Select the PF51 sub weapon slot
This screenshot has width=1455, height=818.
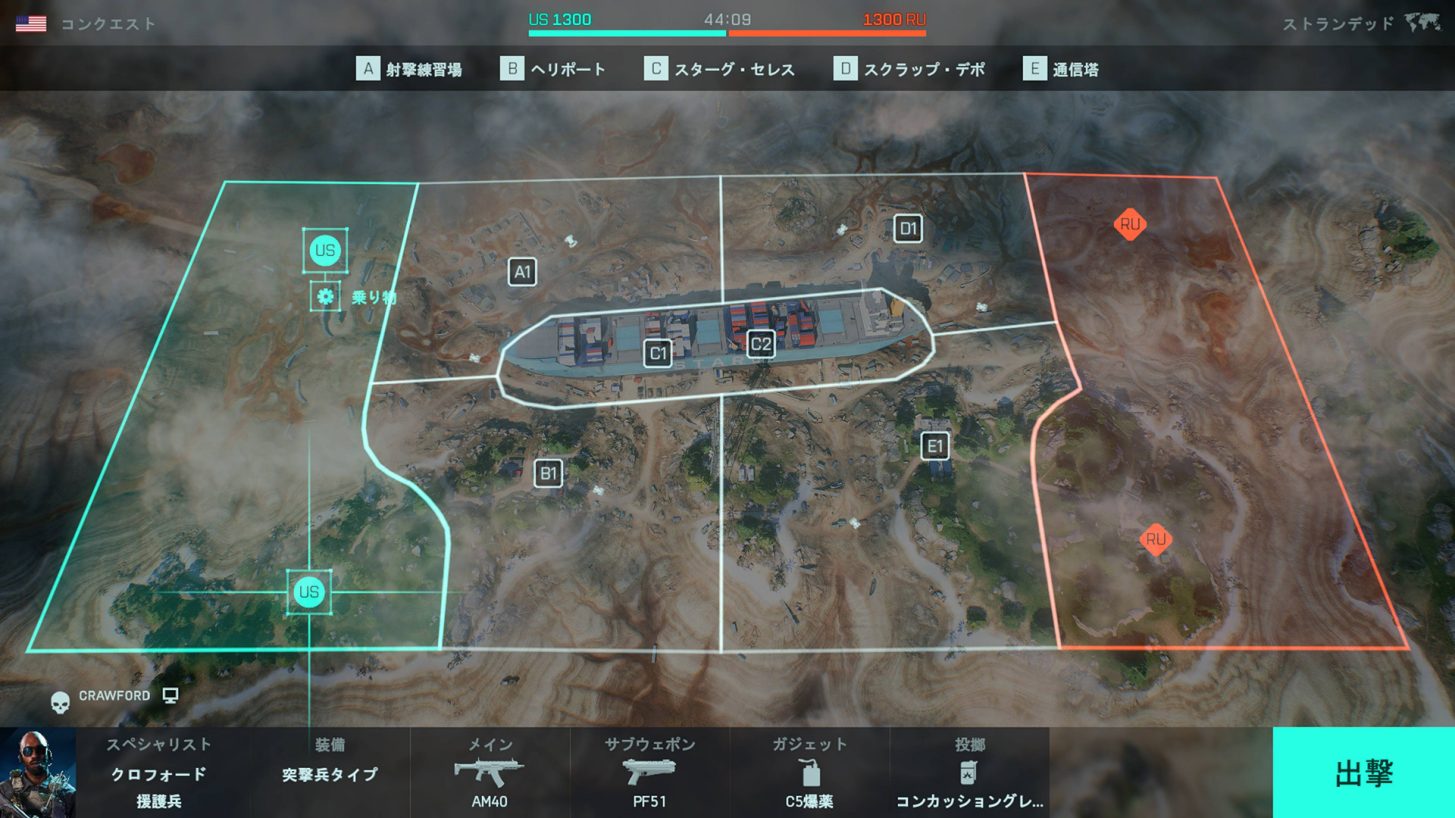click(650, 773)
